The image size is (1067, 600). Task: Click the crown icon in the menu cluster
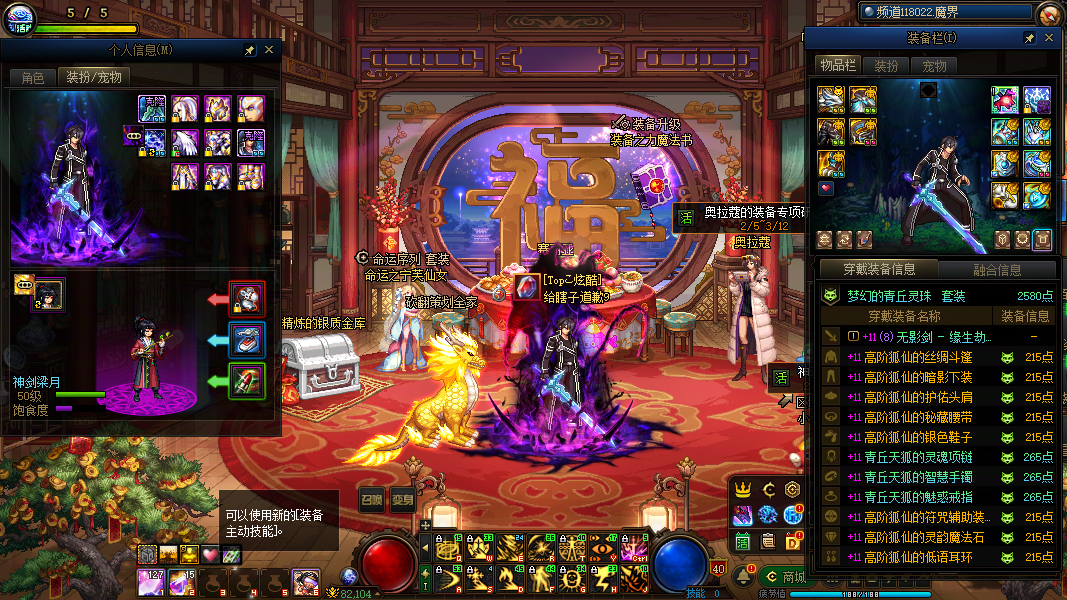[x=742, y=490]
